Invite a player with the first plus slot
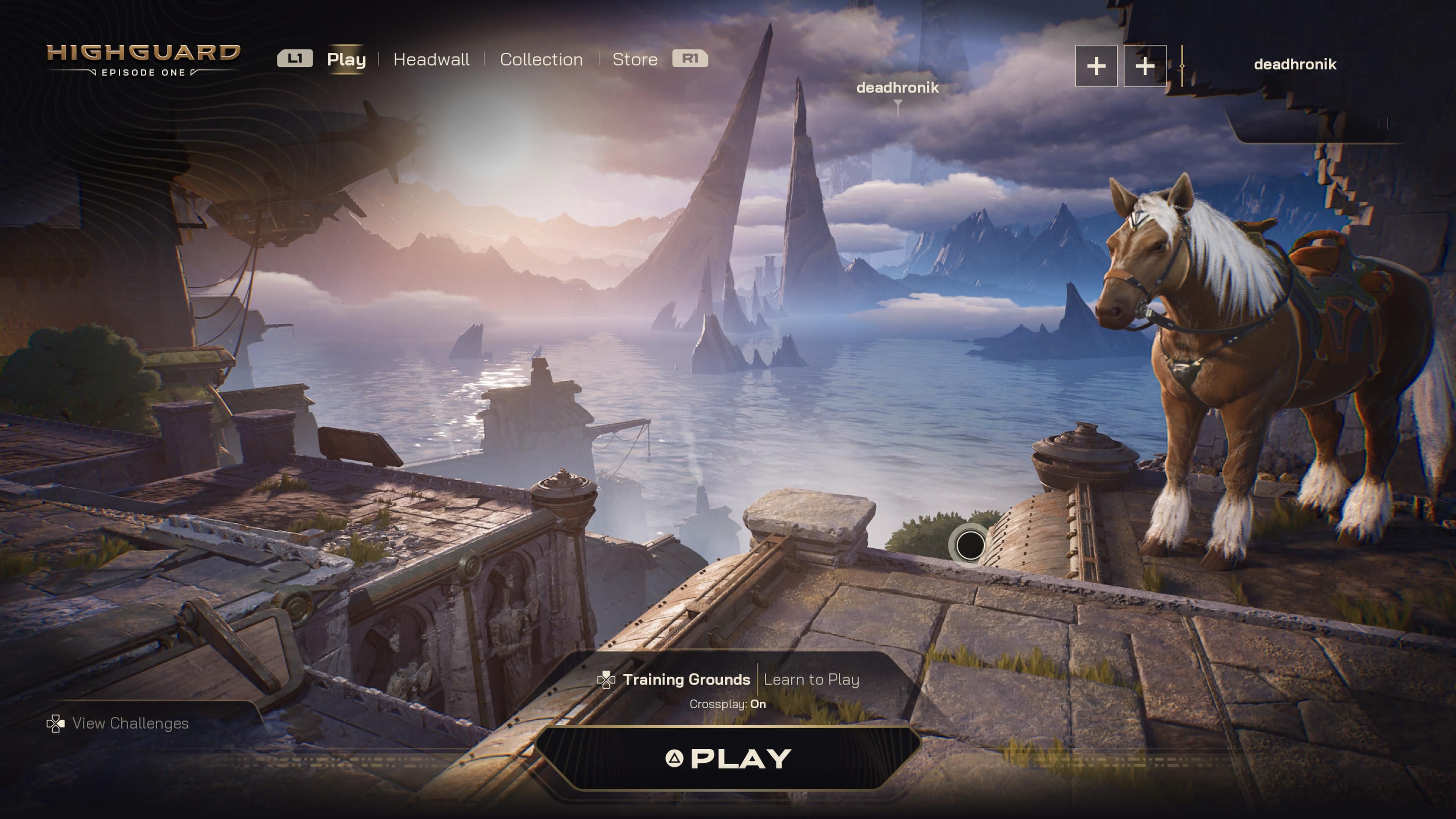 click(1096, 66)
